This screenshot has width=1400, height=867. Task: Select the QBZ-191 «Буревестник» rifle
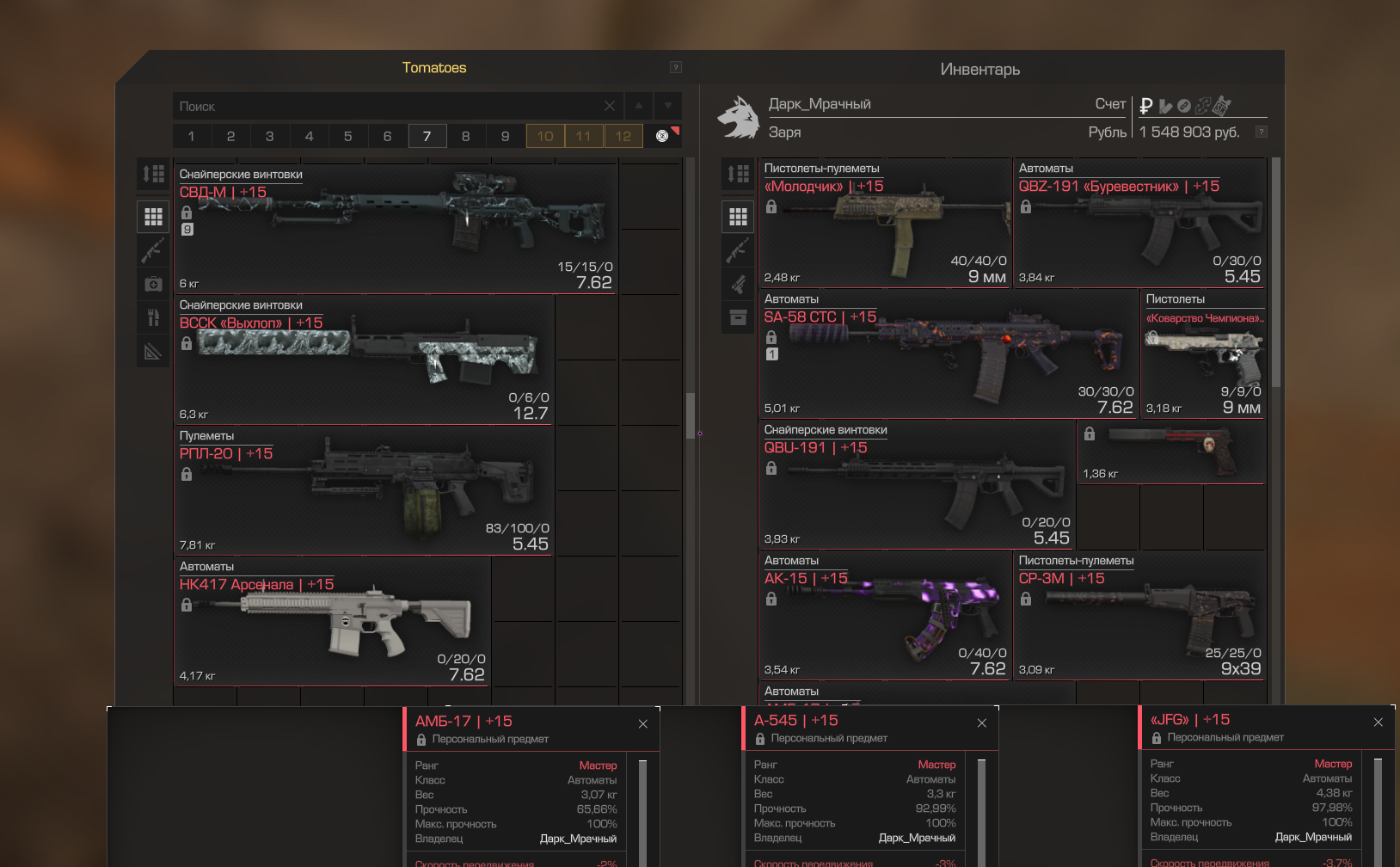pyautogui.click(x=1139, y=224)
